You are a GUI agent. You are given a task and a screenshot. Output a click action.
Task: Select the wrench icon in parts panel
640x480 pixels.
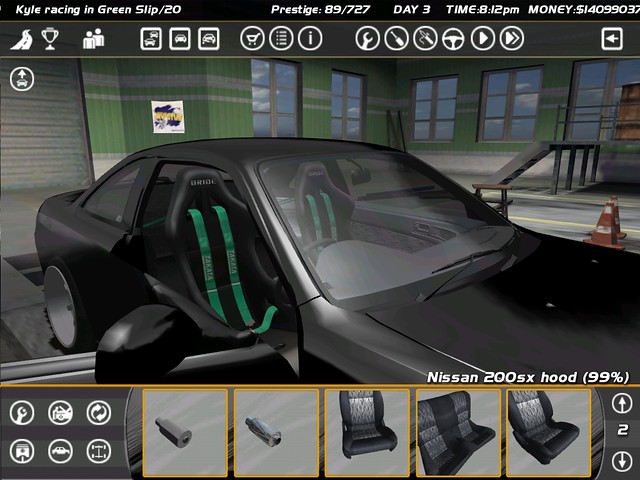pos(22,412)
